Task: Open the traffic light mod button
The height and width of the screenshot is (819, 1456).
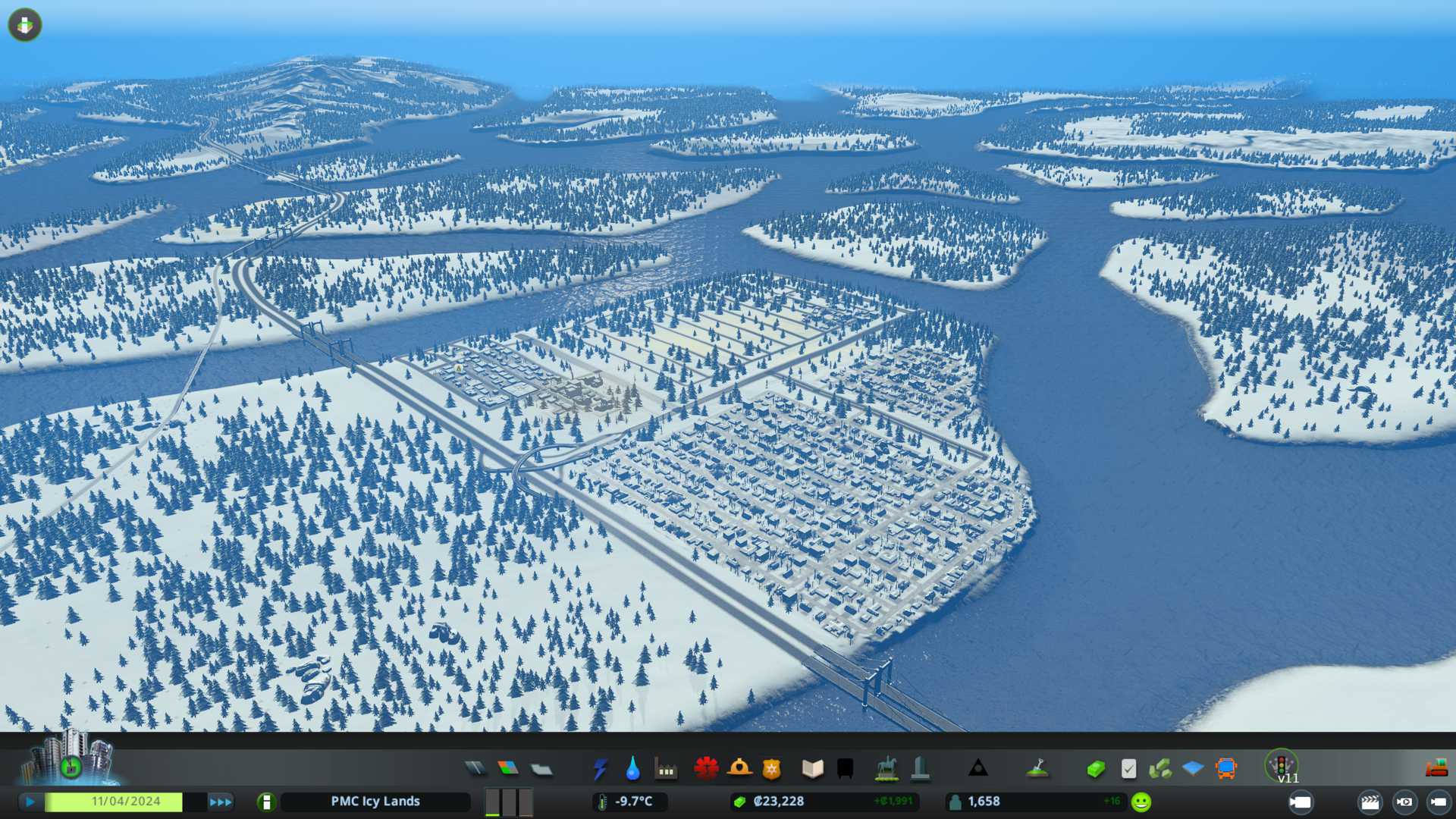Action: pos(1282,766)
